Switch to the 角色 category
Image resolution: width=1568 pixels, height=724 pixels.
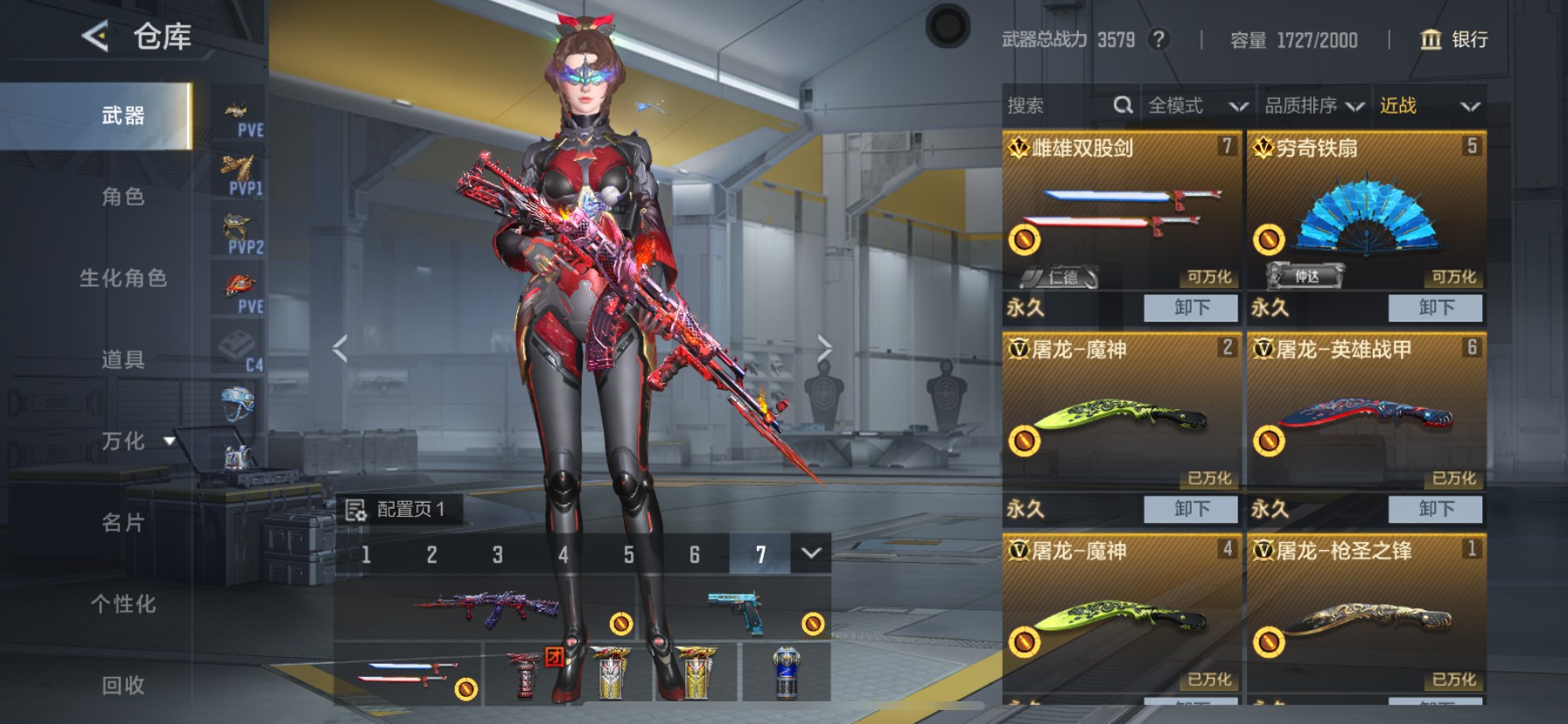click(122, 197)
